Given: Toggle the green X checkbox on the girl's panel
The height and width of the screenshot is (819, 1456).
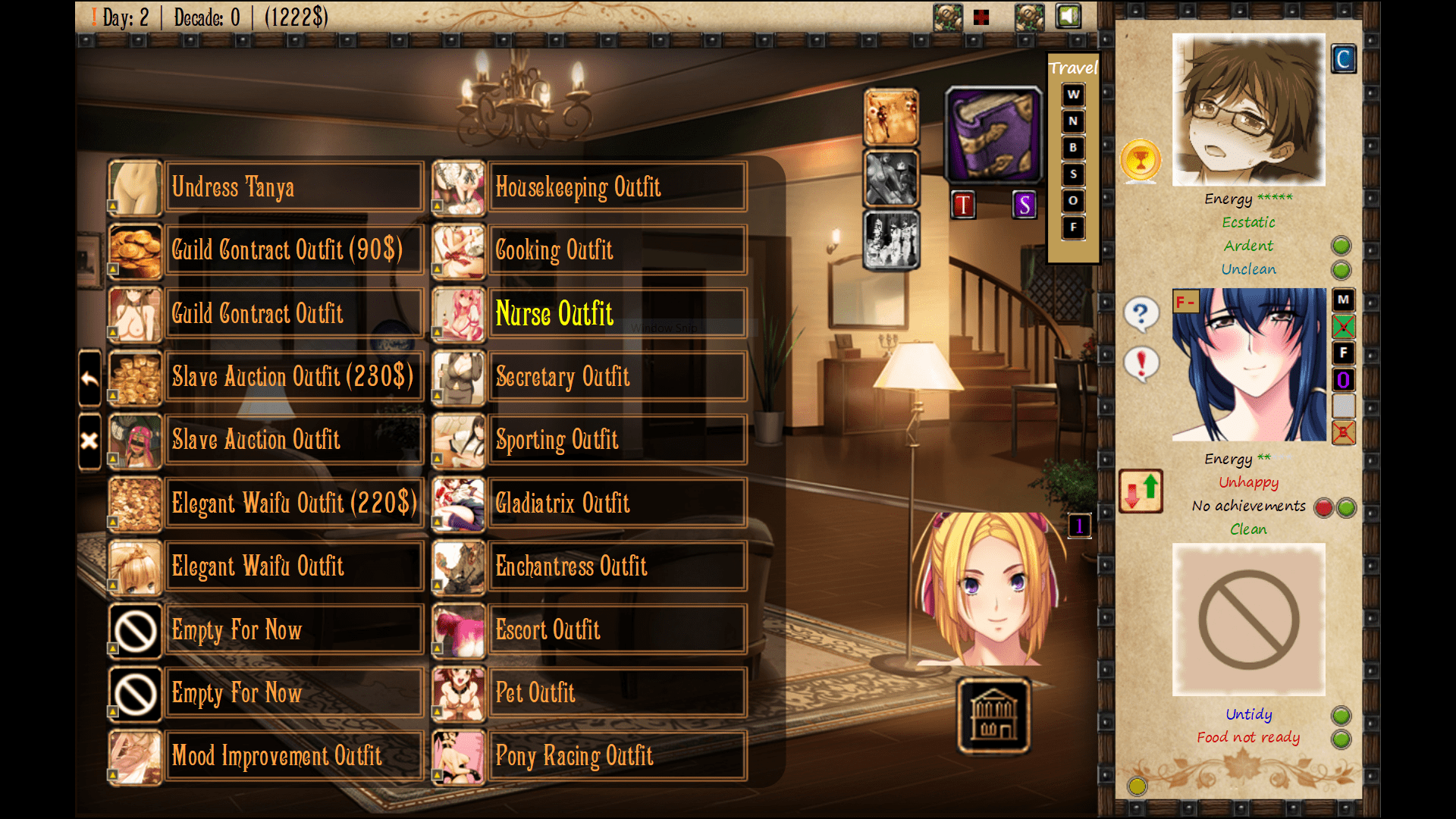Looking at the screenshot, I should (x=1343, y=328).
